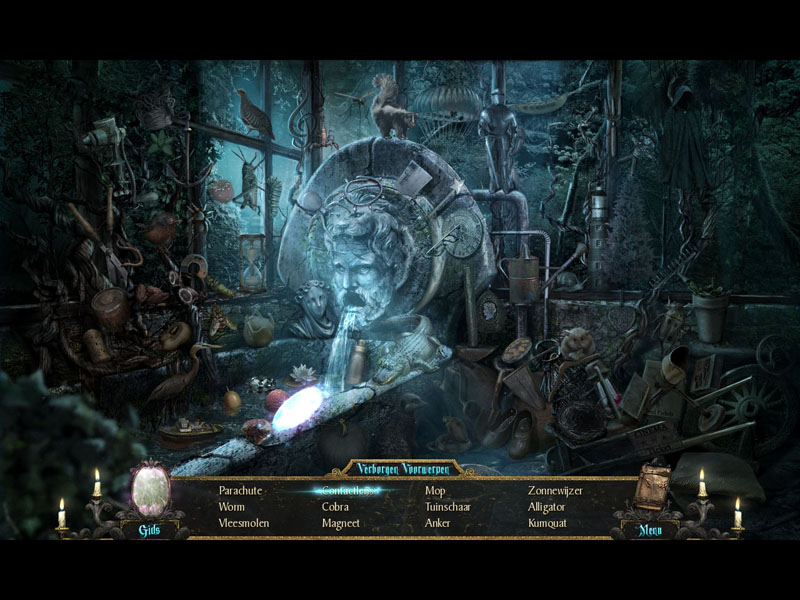This screenshot has height=600, width=800.
Task: Select Anker in the object list
Action: [x=437, y=523]
